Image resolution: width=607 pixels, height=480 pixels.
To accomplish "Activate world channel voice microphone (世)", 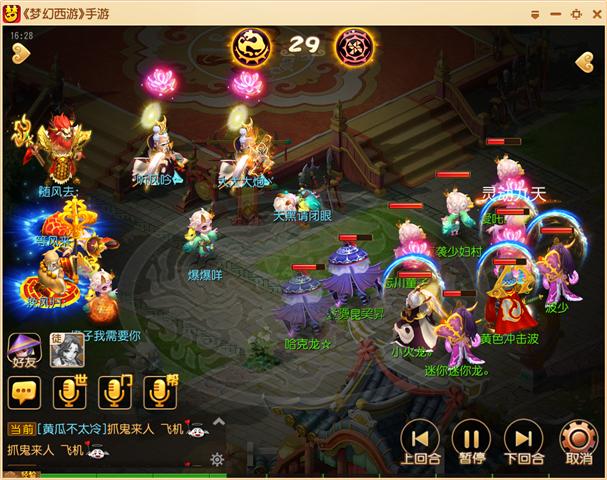I will point(71,392).
